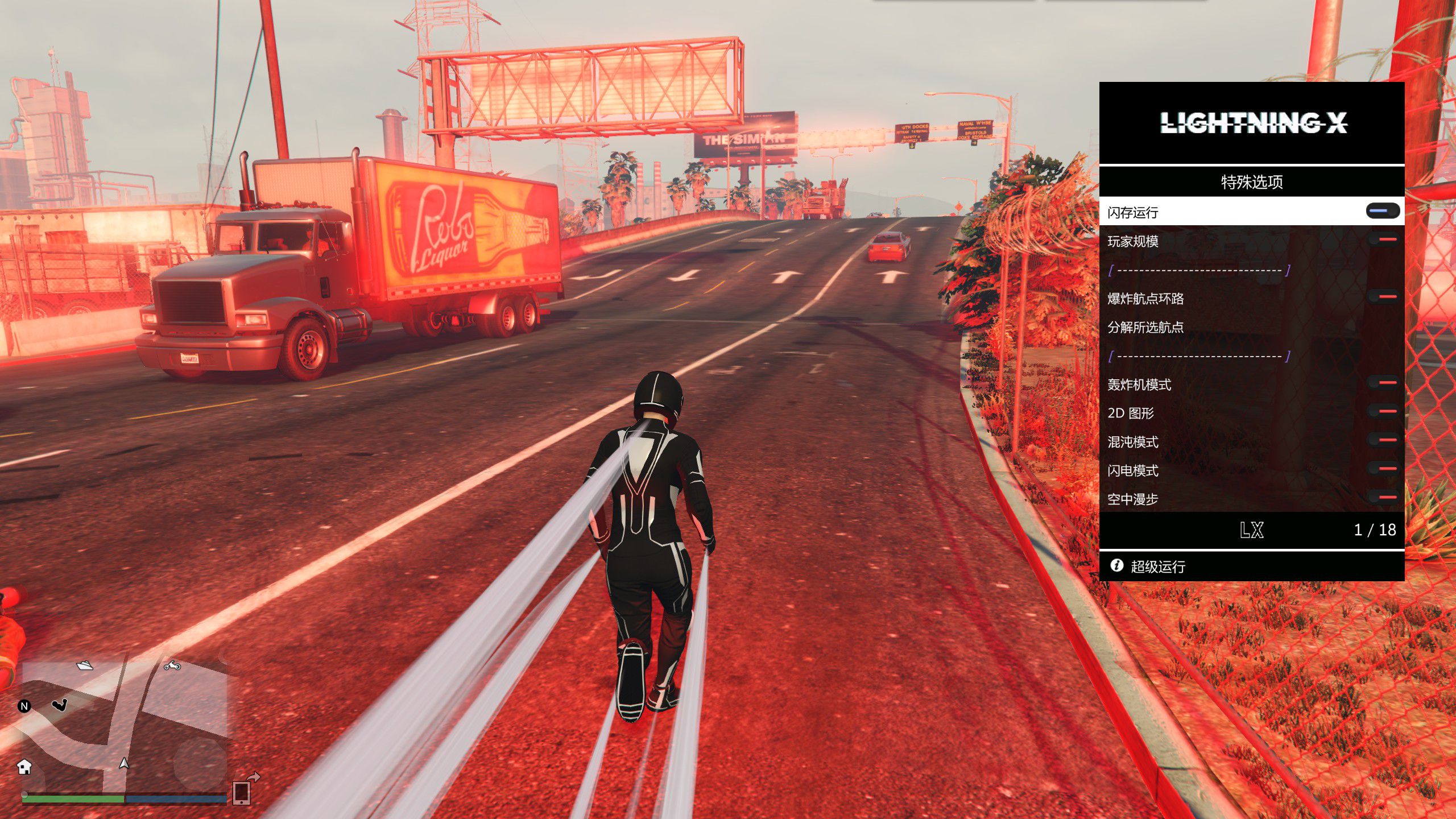Enable 闪电模式 option

(1383, 470)
